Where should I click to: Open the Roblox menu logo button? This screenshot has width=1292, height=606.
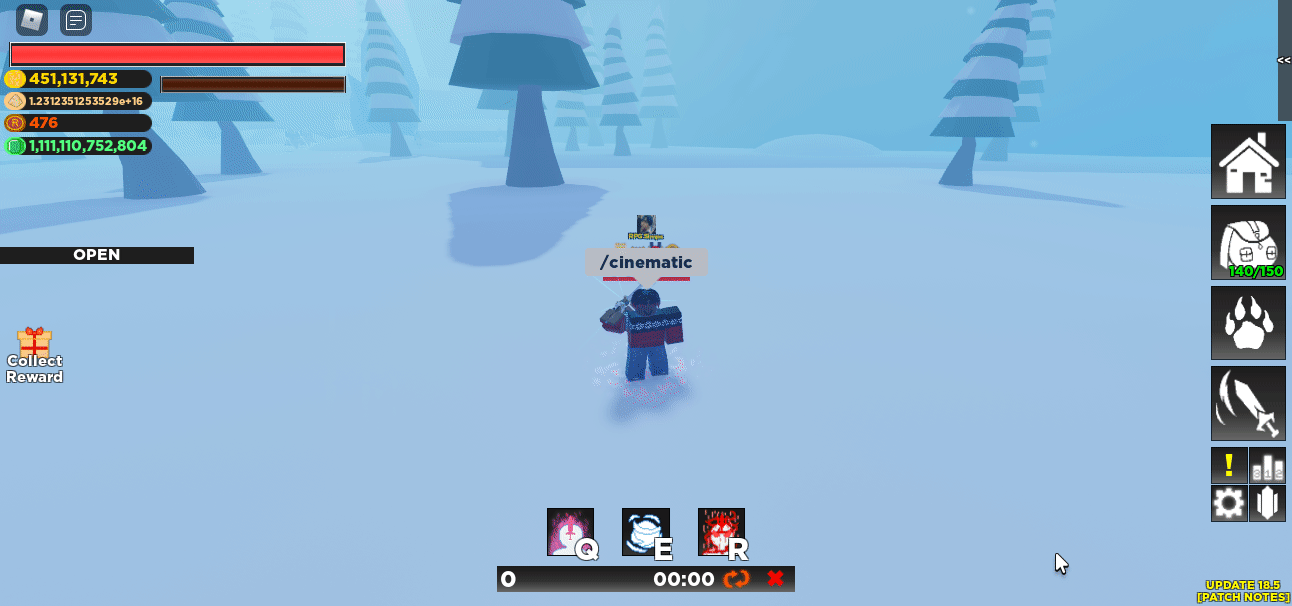32,19
